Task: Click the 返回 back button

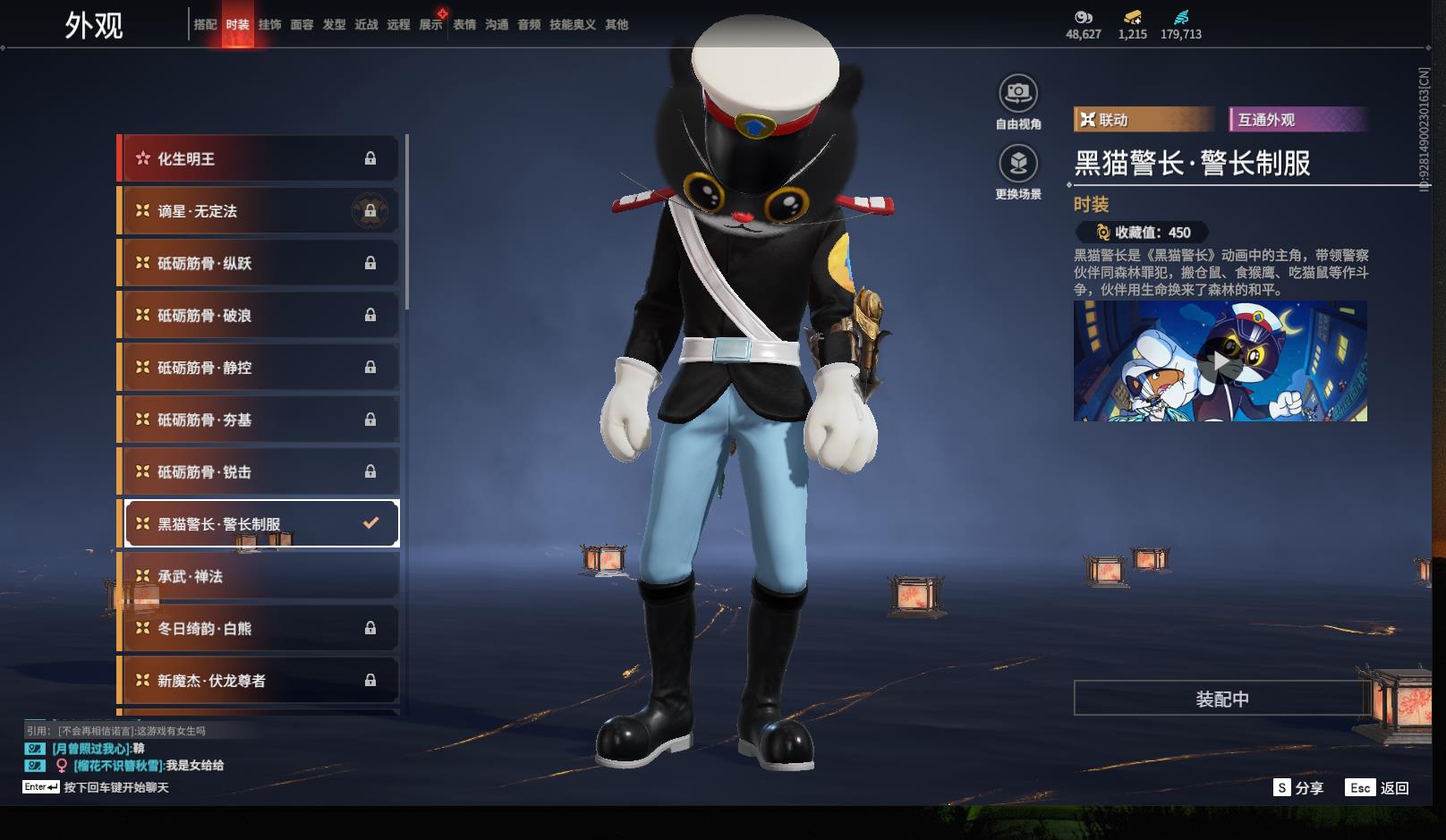Action: pos(1379,788)
